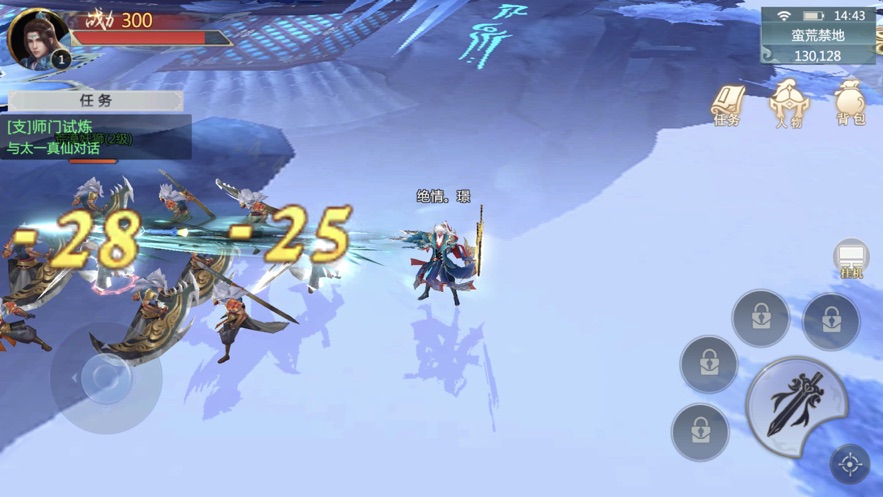
Task: Open the 人物 character menu
Action: [788, 104]
